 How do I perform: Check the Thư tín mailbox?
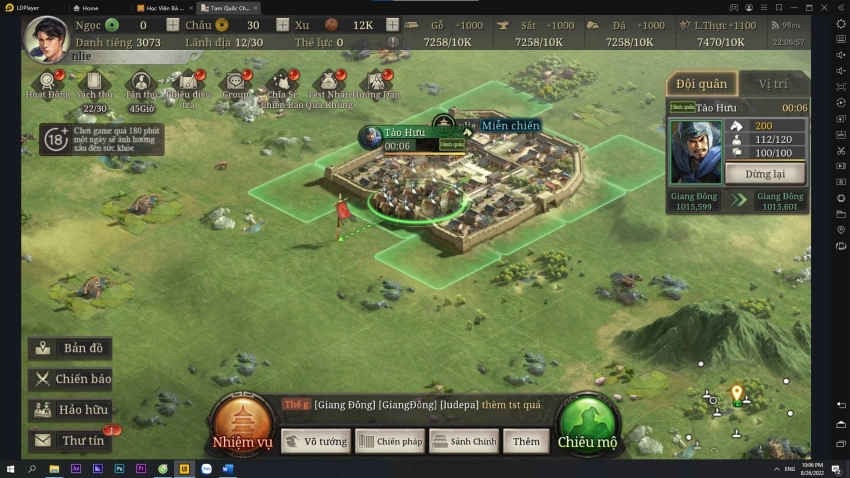[70, 440]
